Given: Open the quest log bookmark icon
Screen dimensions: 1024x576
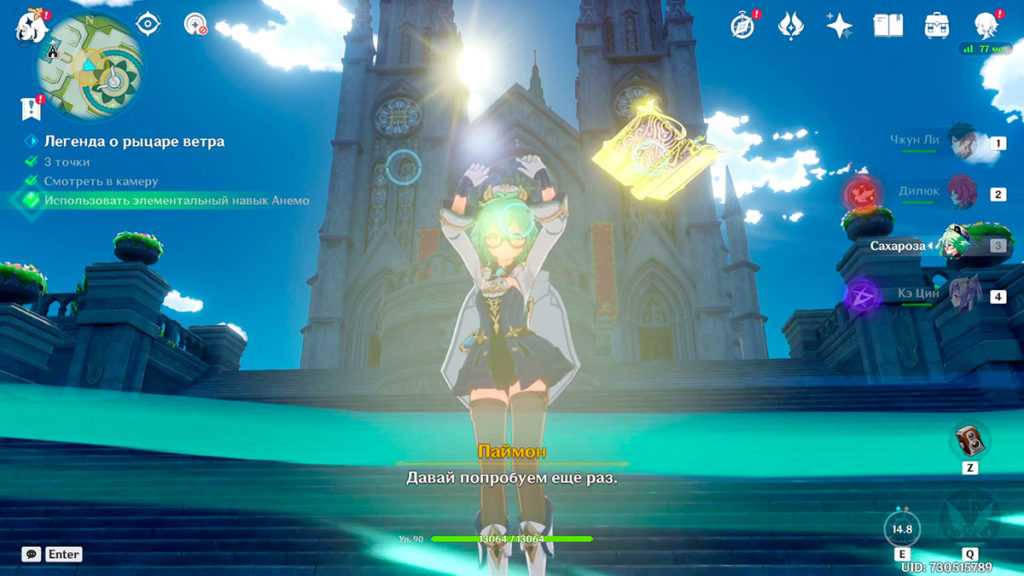Looking at the screenshot, I should point(30,108).
